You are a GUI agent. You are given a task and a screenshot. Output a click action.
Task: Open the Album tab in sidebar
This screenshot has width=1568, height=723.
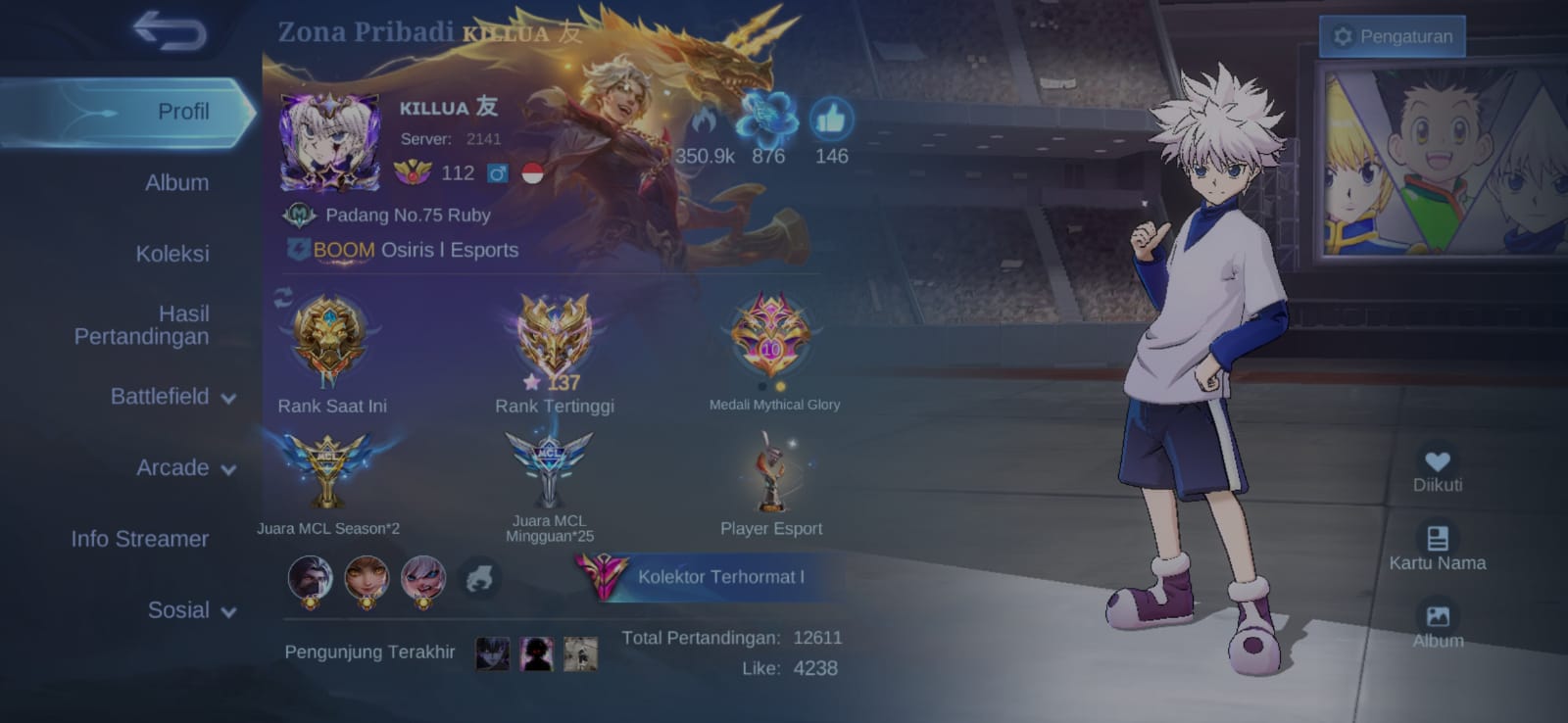pyautogui.click(x=176, y=183)
